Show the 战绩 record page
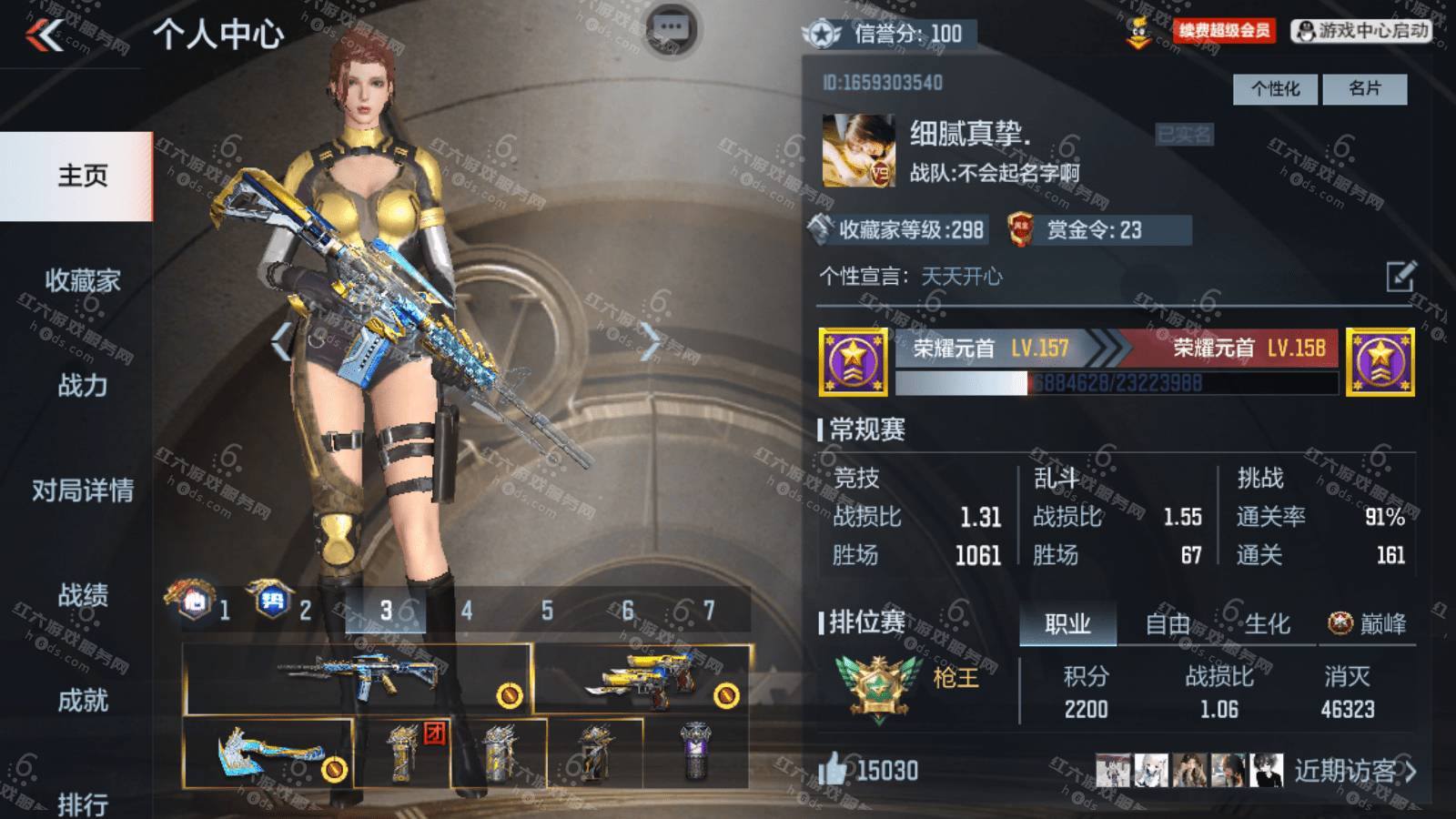Screen dimensions: 1456x819 click(x=82, y=595)
